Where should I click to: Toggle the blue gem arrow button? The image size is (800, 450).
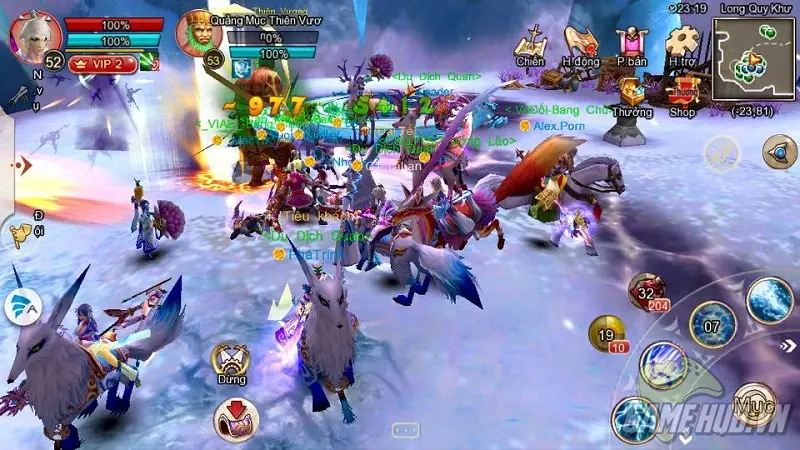[779, 152]
